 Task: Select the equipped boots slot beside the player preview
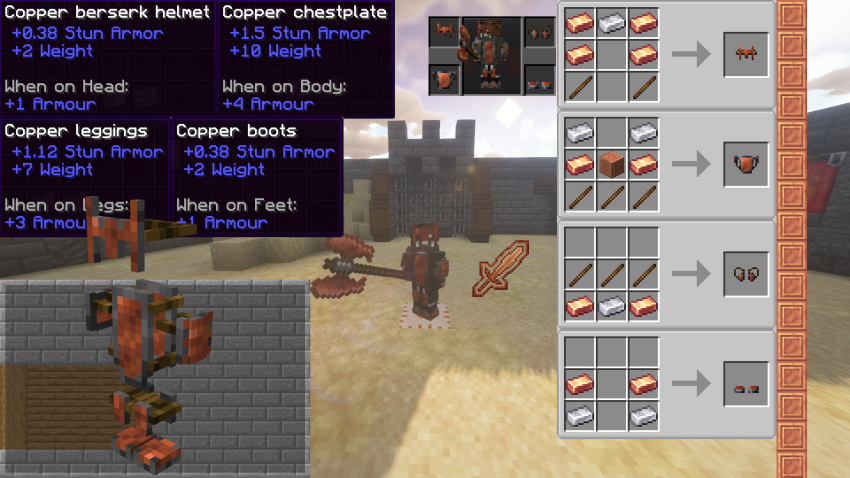540,78
